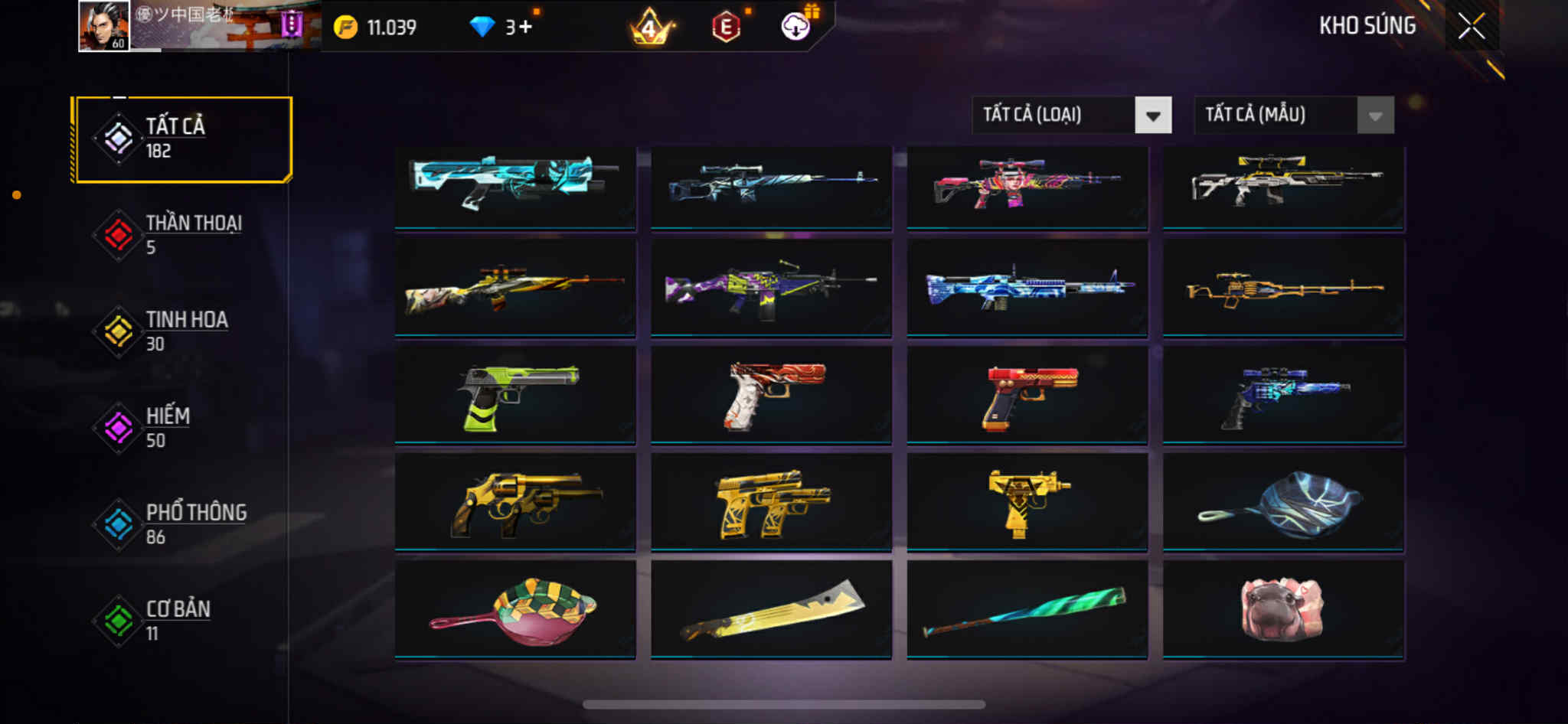Filter by Phổ Thông rarity
Screen dimensions: 1568x724
point(182,524)
